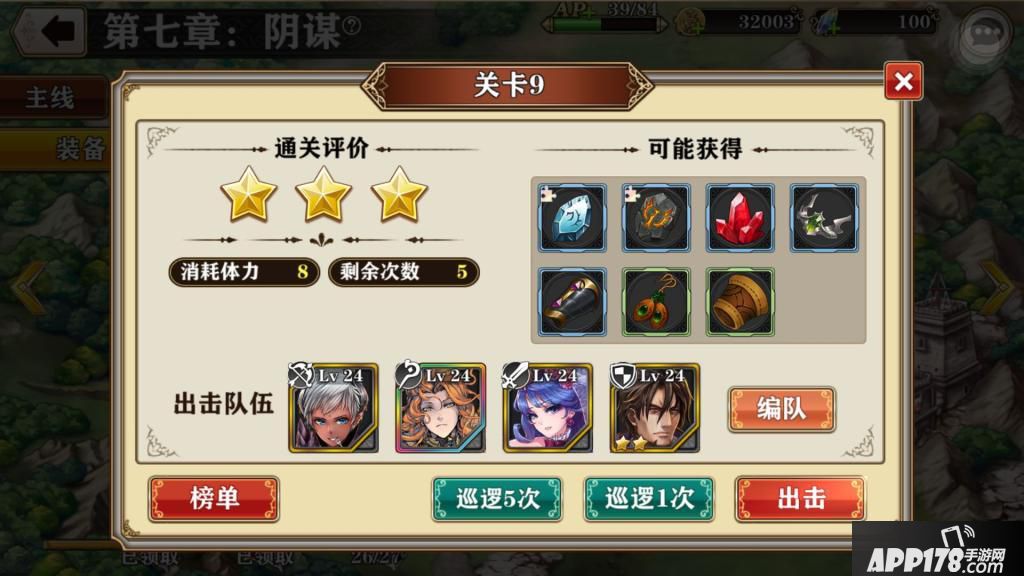Inspect the spiked helmet reward
1024x576 pixels.
coord(825,215)
